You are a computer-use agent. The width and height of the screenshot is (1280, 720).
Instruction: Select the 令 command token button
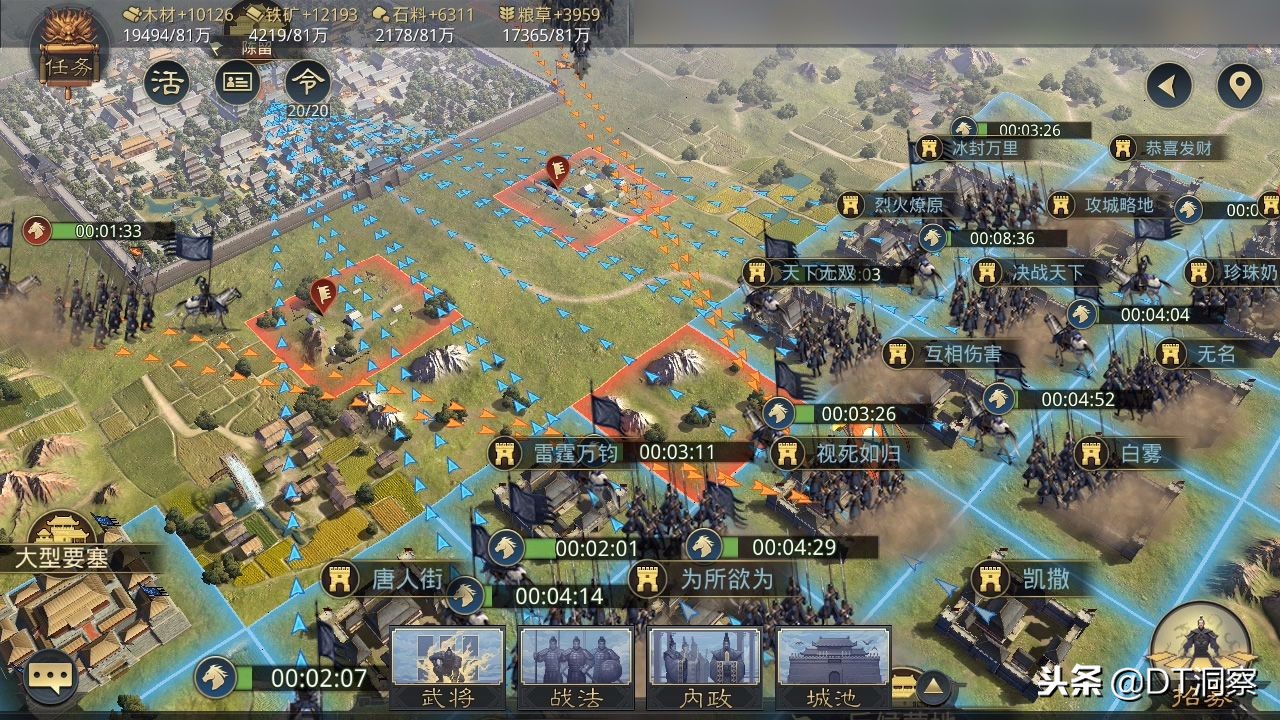pyautogui.click(x=307, y=83)
